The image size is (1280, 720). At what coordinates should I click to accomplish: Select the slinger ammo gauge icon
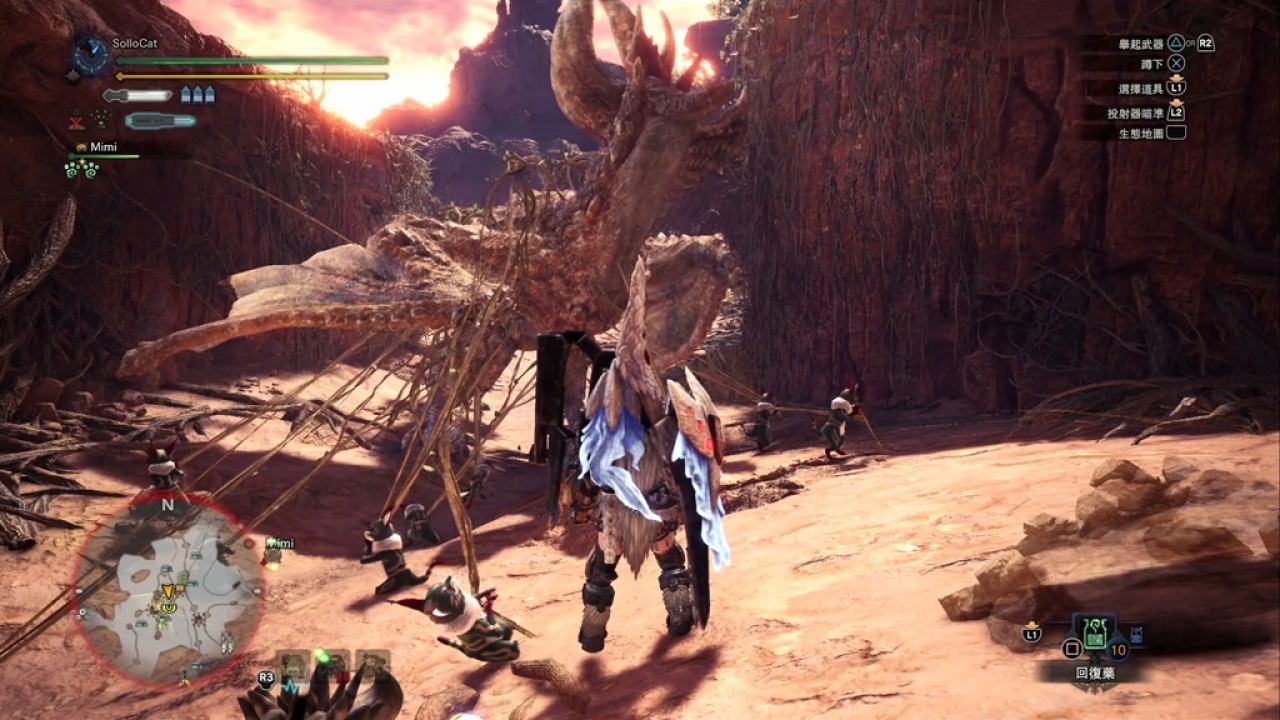pos(160,121)
